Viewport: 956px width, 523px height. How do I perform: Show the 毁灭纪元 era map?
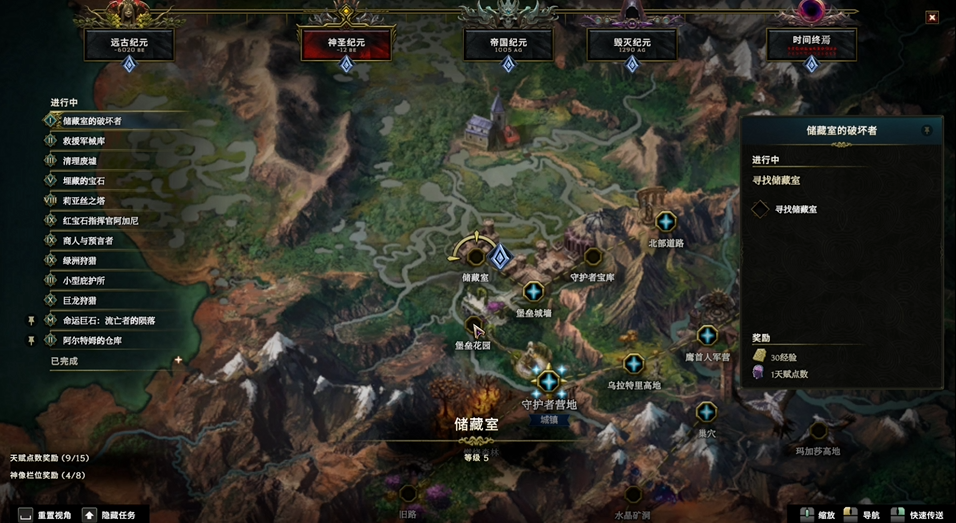pyautogui.click(x=631, y=44)
